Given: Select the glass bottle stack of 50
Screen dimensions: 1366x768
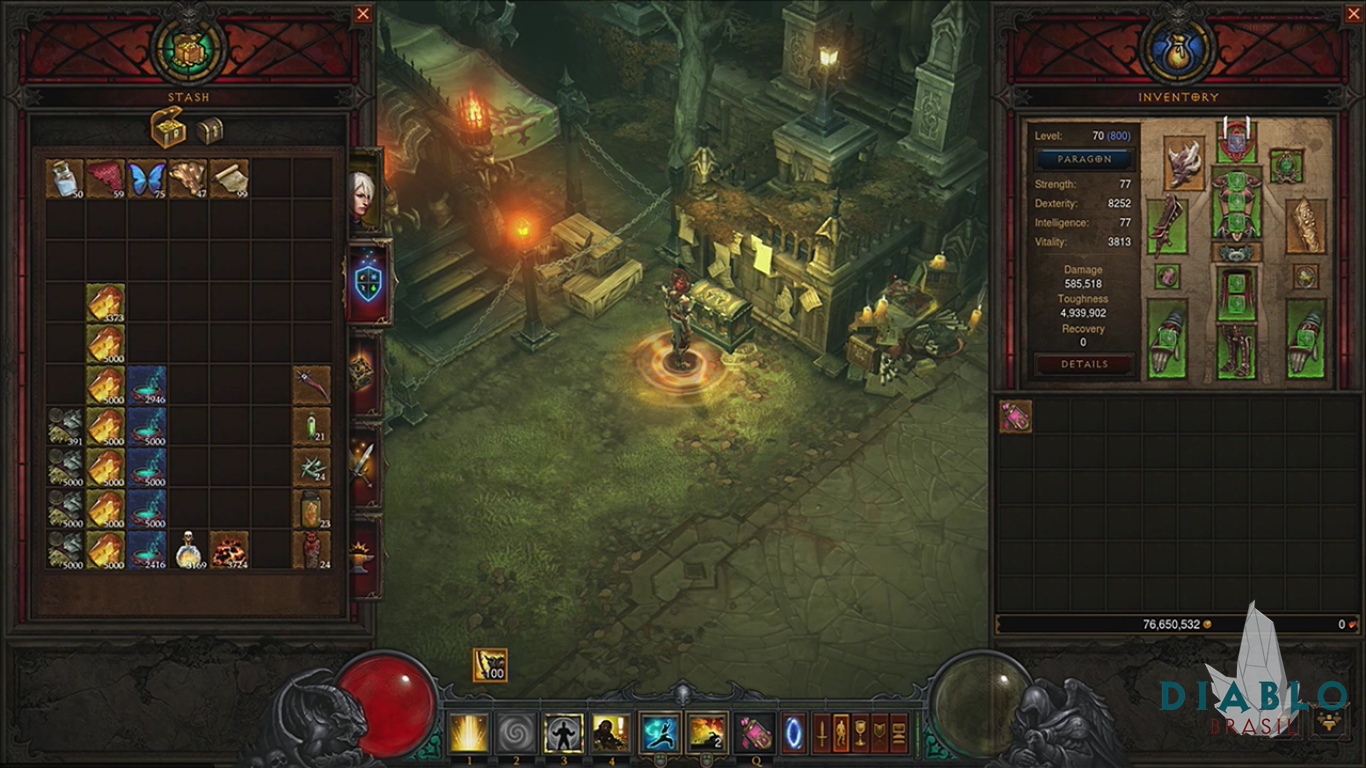Looking at the screenshot, I should (x=65, y=179).
